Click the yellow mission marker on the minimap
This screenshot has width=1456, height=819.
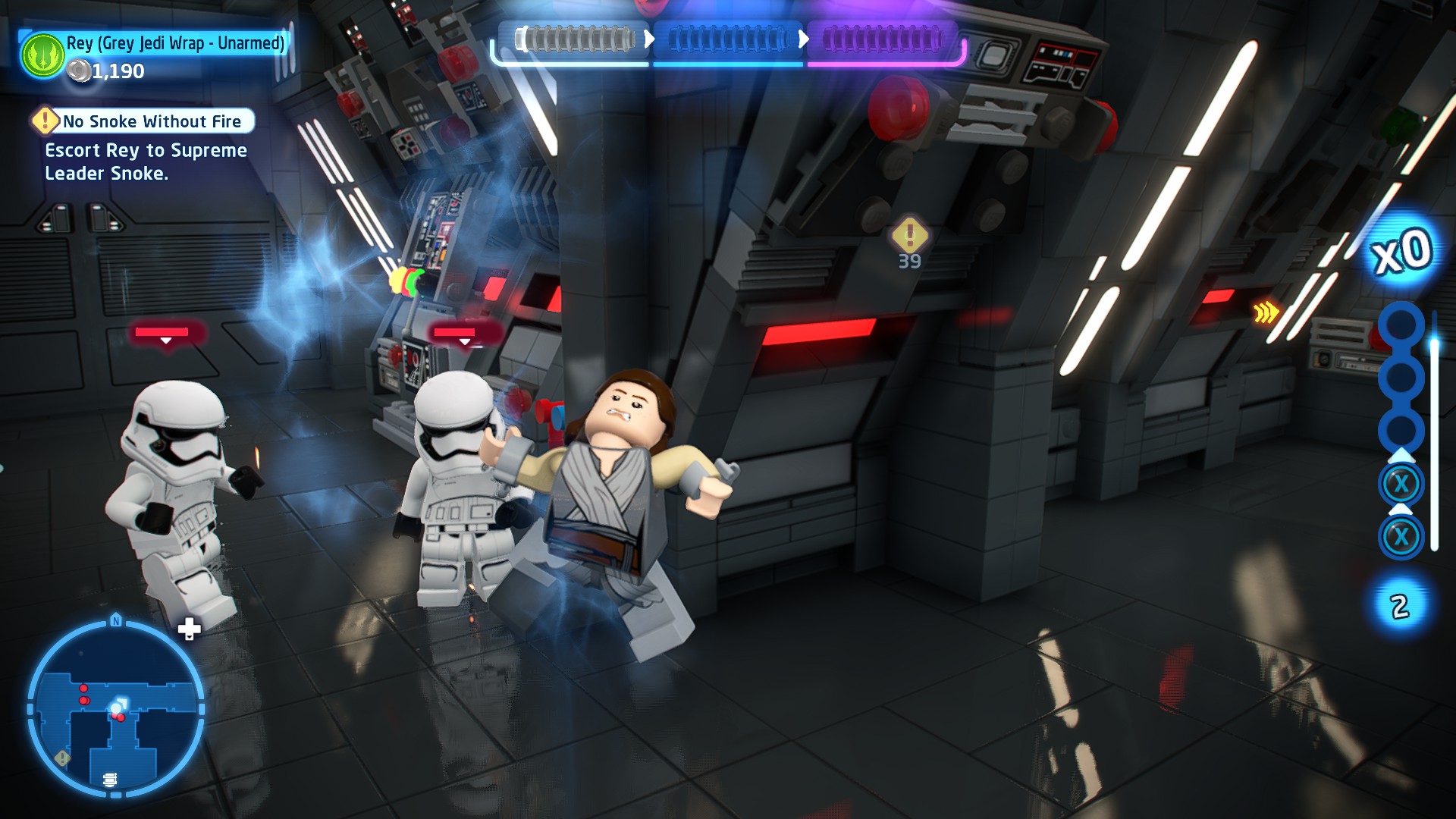63,758
